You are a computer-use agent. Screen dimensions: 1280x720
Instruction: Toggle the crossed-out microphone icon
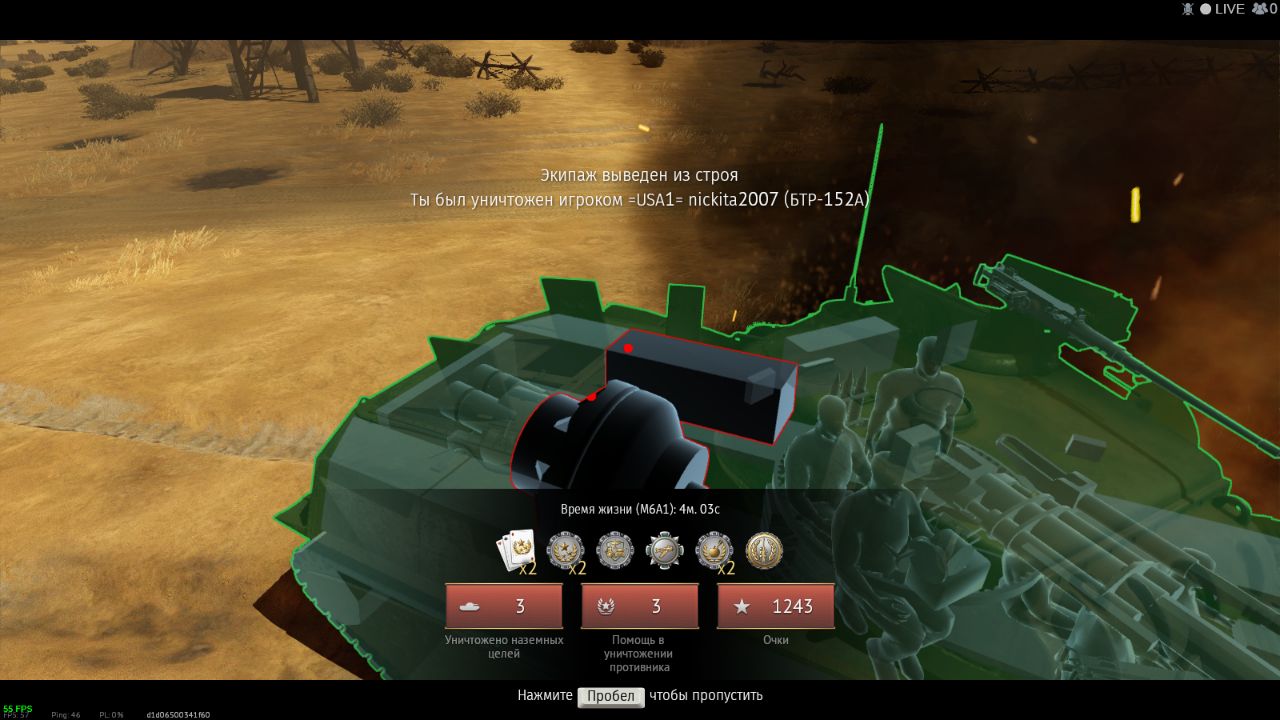(x=1188, y=9)
